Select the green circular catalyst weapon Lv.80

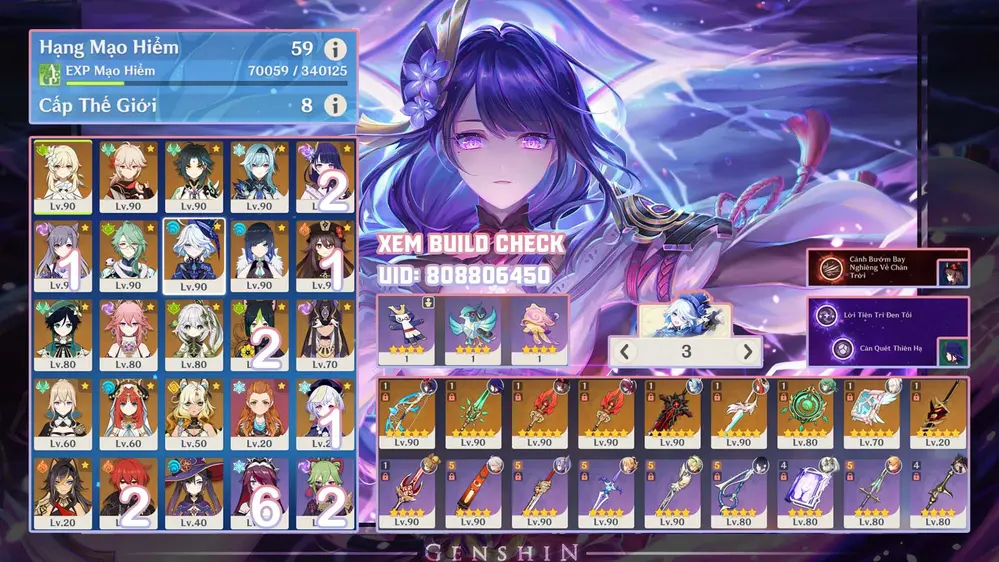(x=805, y=412)
